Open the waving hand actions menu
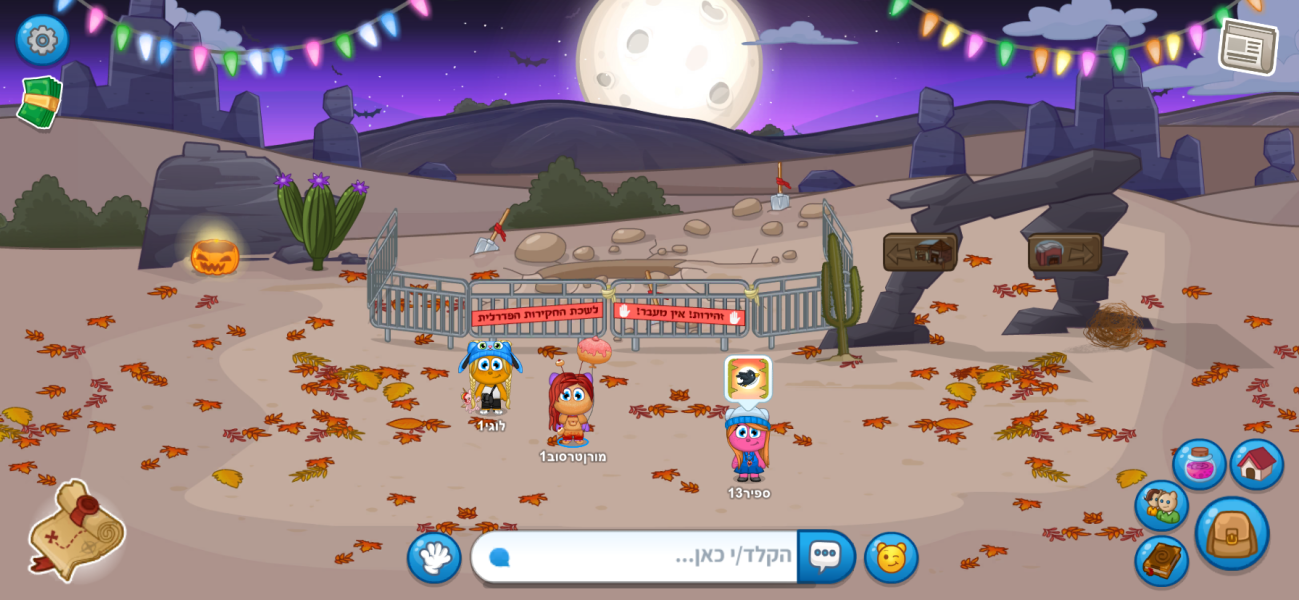The height and width of the screenshot is (600, 1299). click(x=434, y=557)
